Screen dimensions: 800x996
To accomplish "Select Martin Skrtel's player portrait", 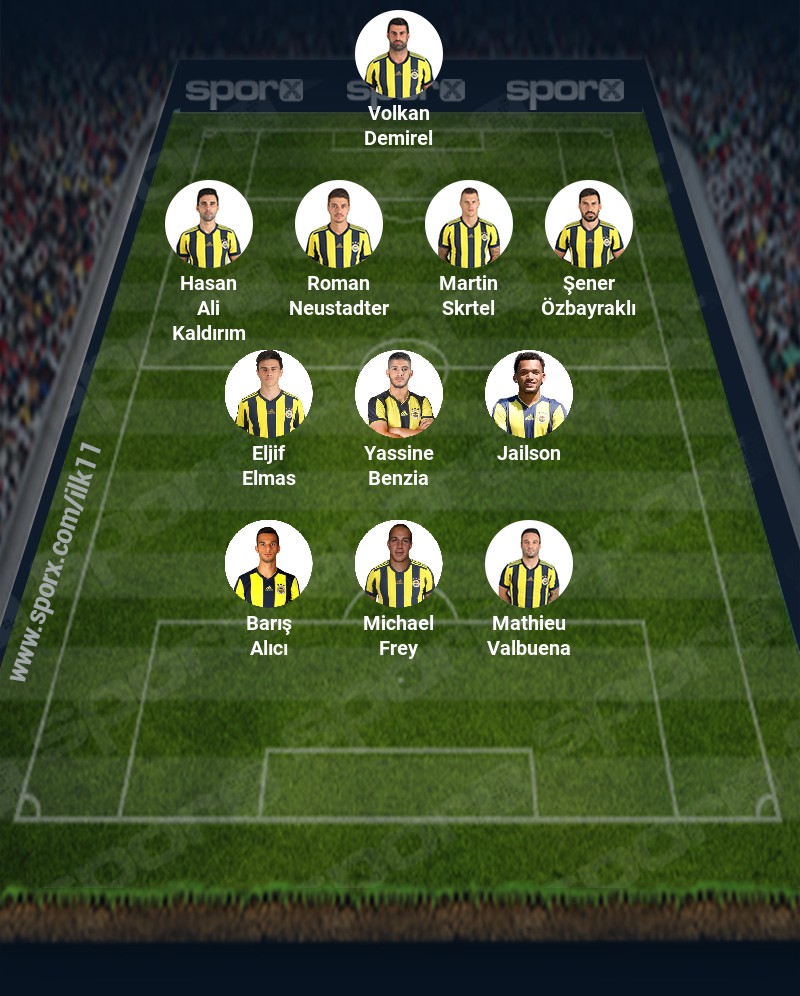I will (469, 224).
